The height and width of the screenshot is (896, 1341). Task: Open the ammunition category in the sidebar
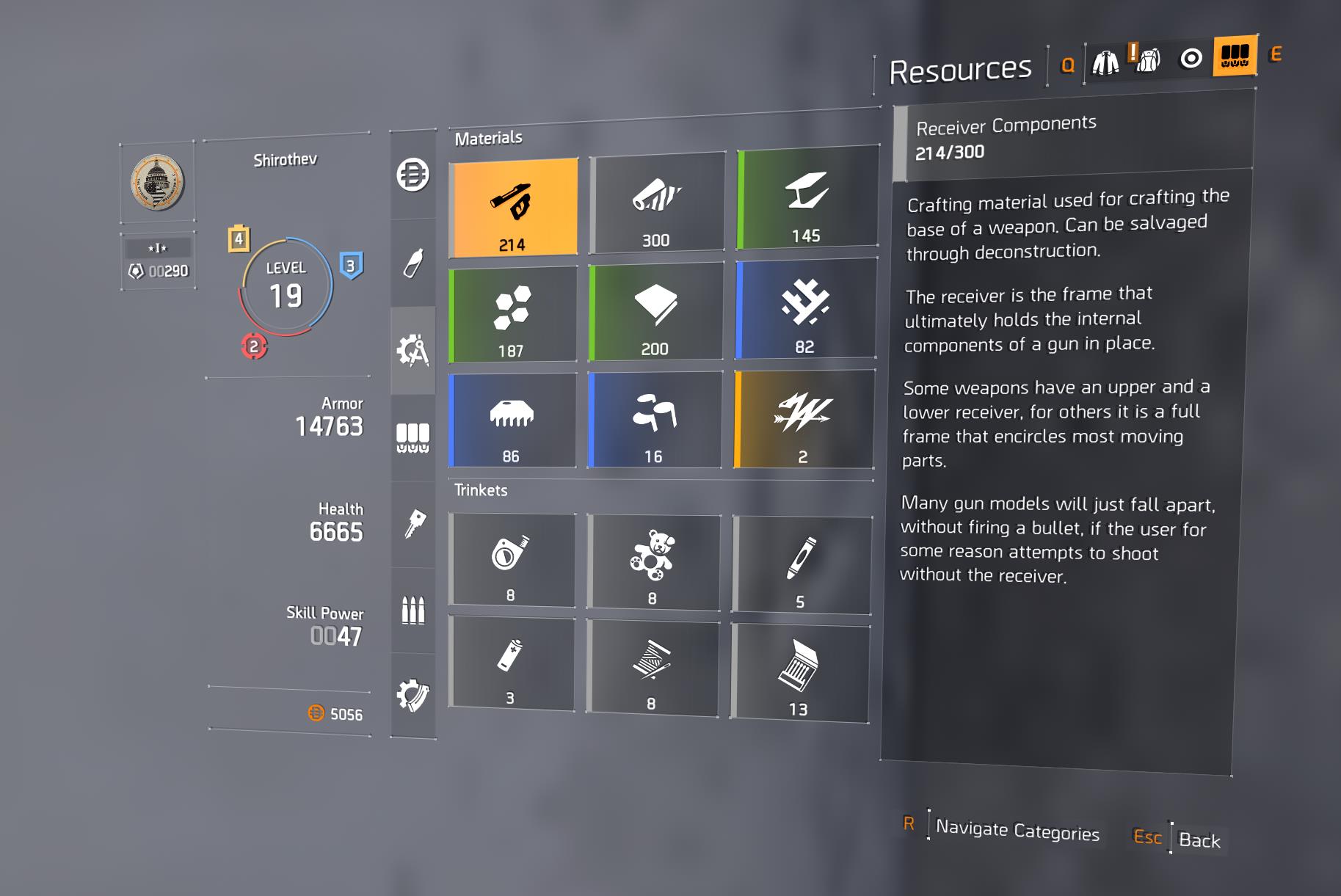pos(413,609)
